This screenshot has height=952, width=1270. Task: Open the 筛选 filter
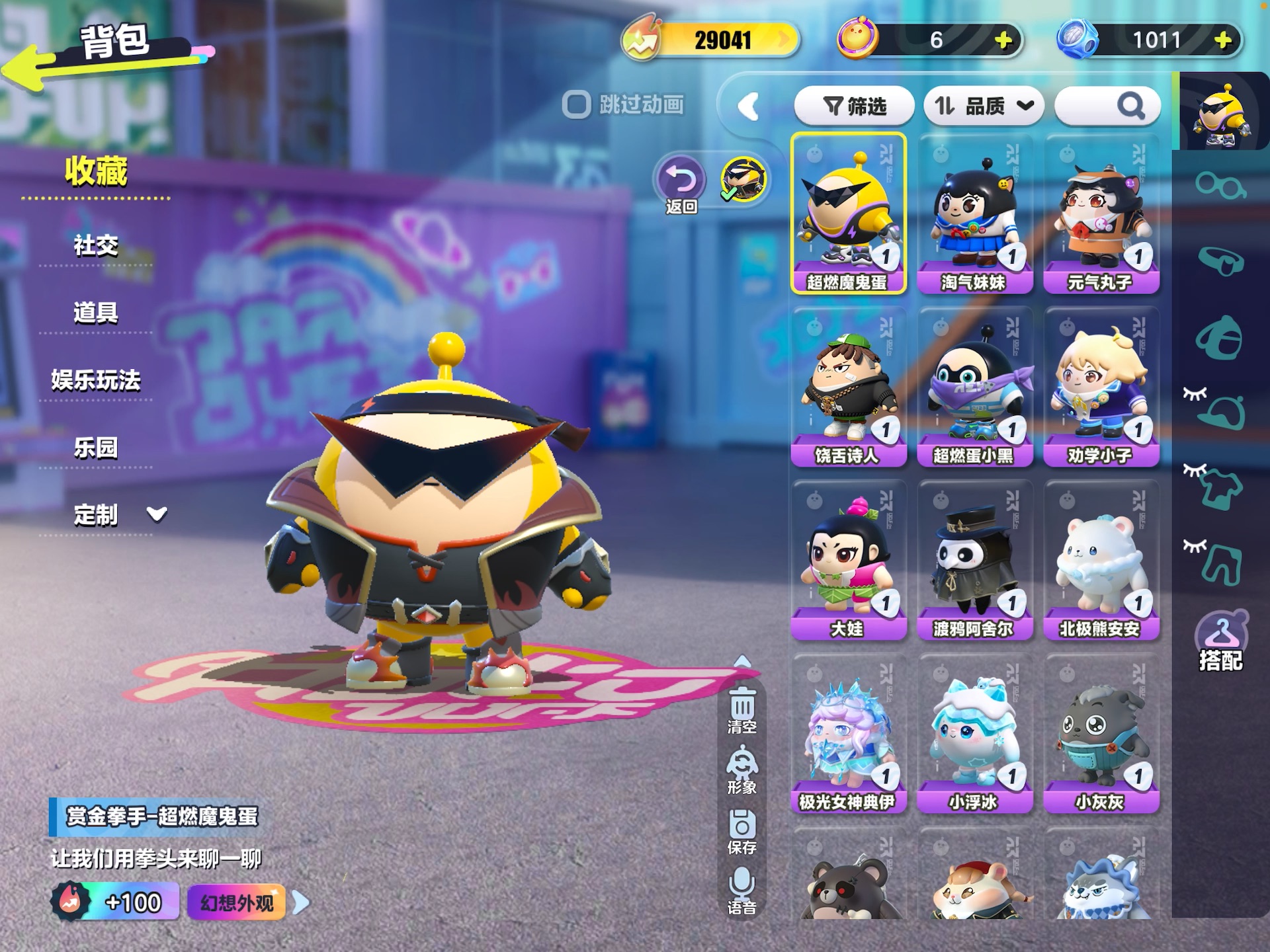854,106
